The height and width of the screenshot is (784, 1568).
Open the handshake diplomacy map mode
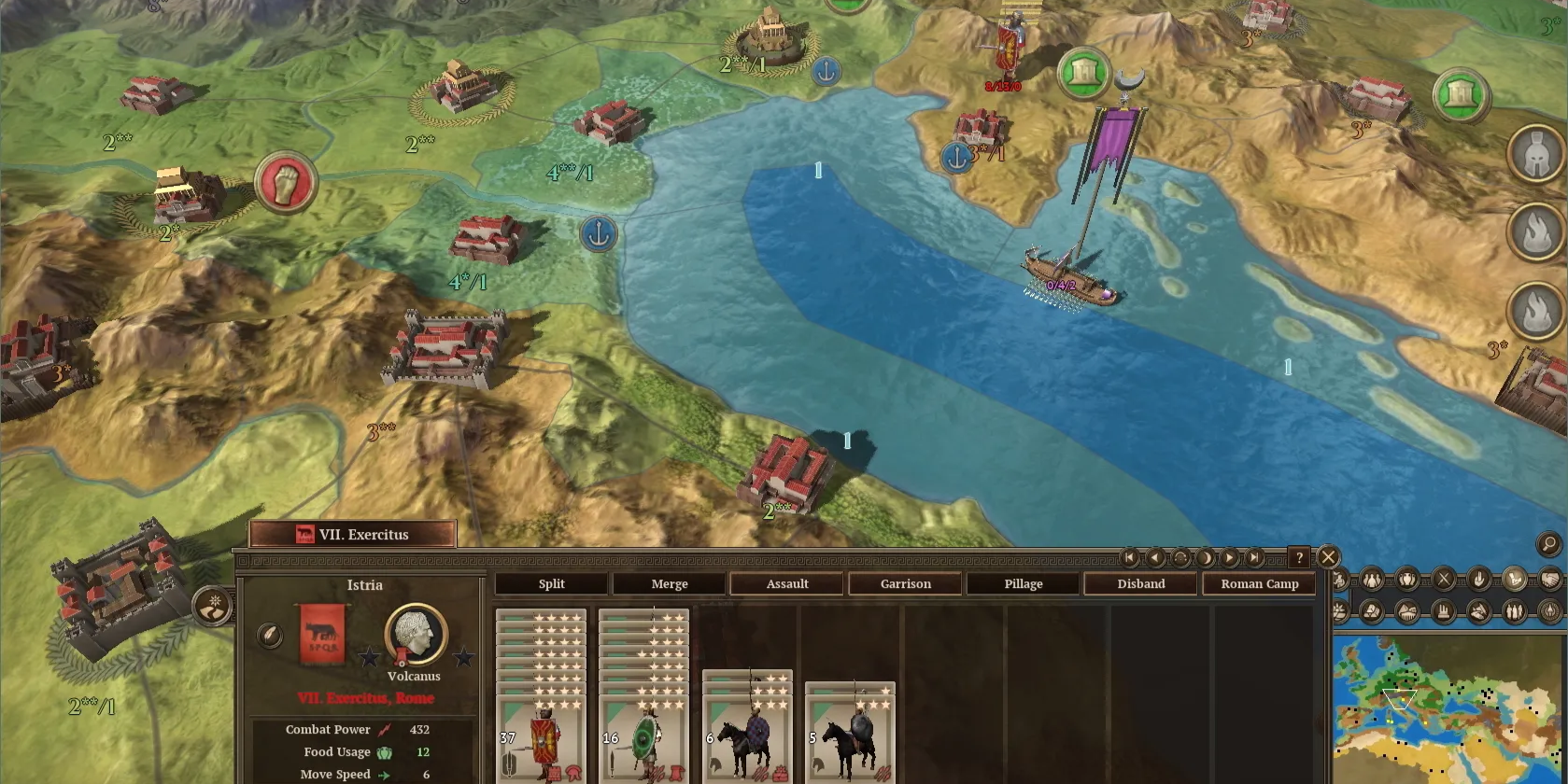(x=1553, y=581)
